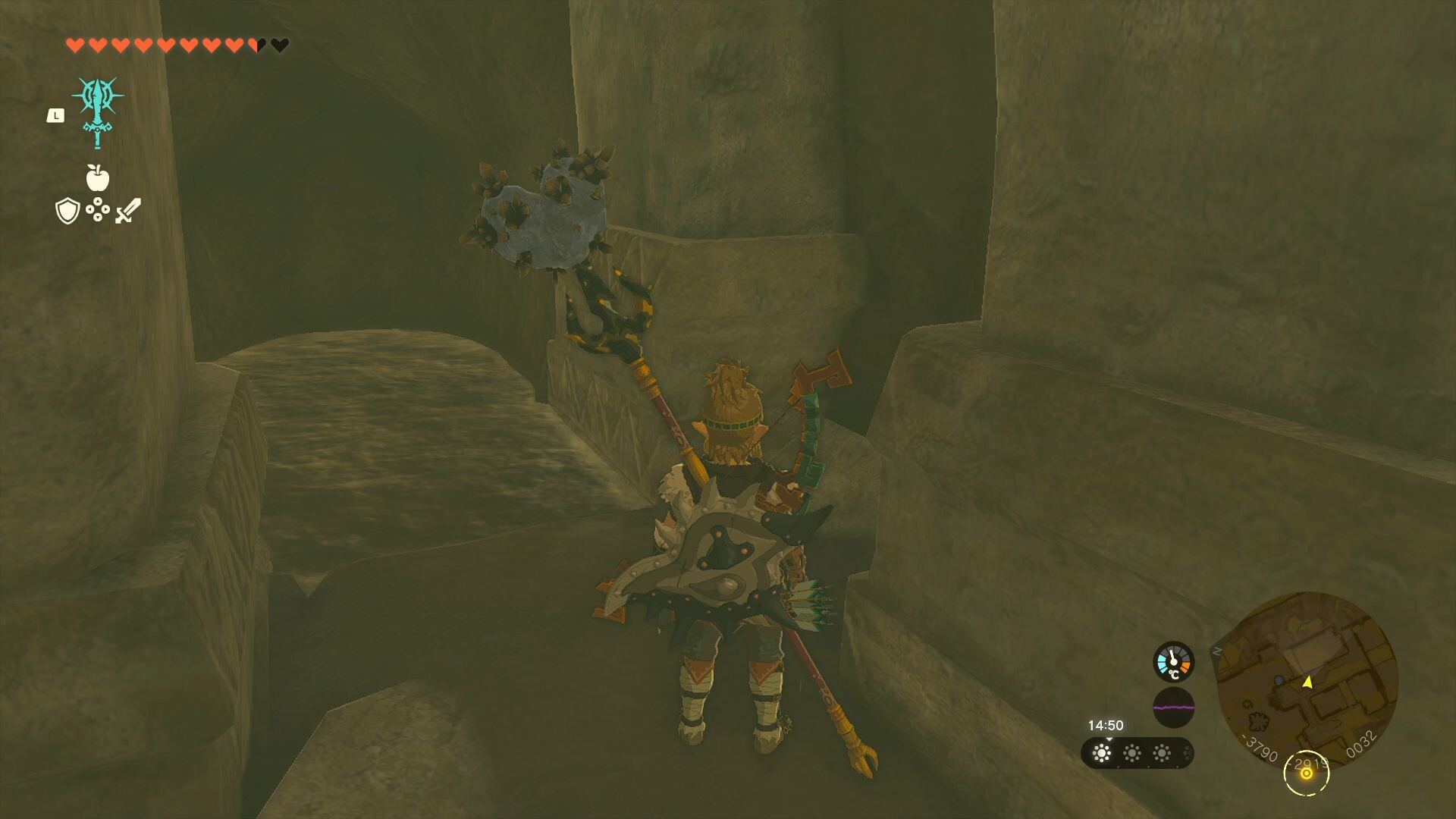Select the L button label
Screen dimensions: 1456x819
[55, 115]
